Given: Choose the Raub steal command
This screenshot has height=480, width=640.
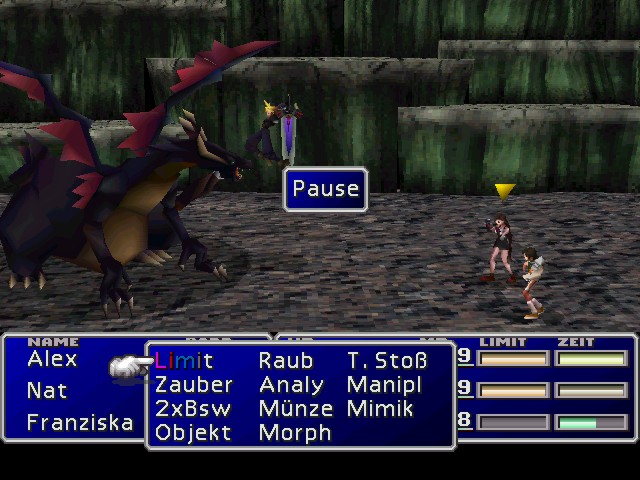Looking at the screenshot, I should pos(285,361).
